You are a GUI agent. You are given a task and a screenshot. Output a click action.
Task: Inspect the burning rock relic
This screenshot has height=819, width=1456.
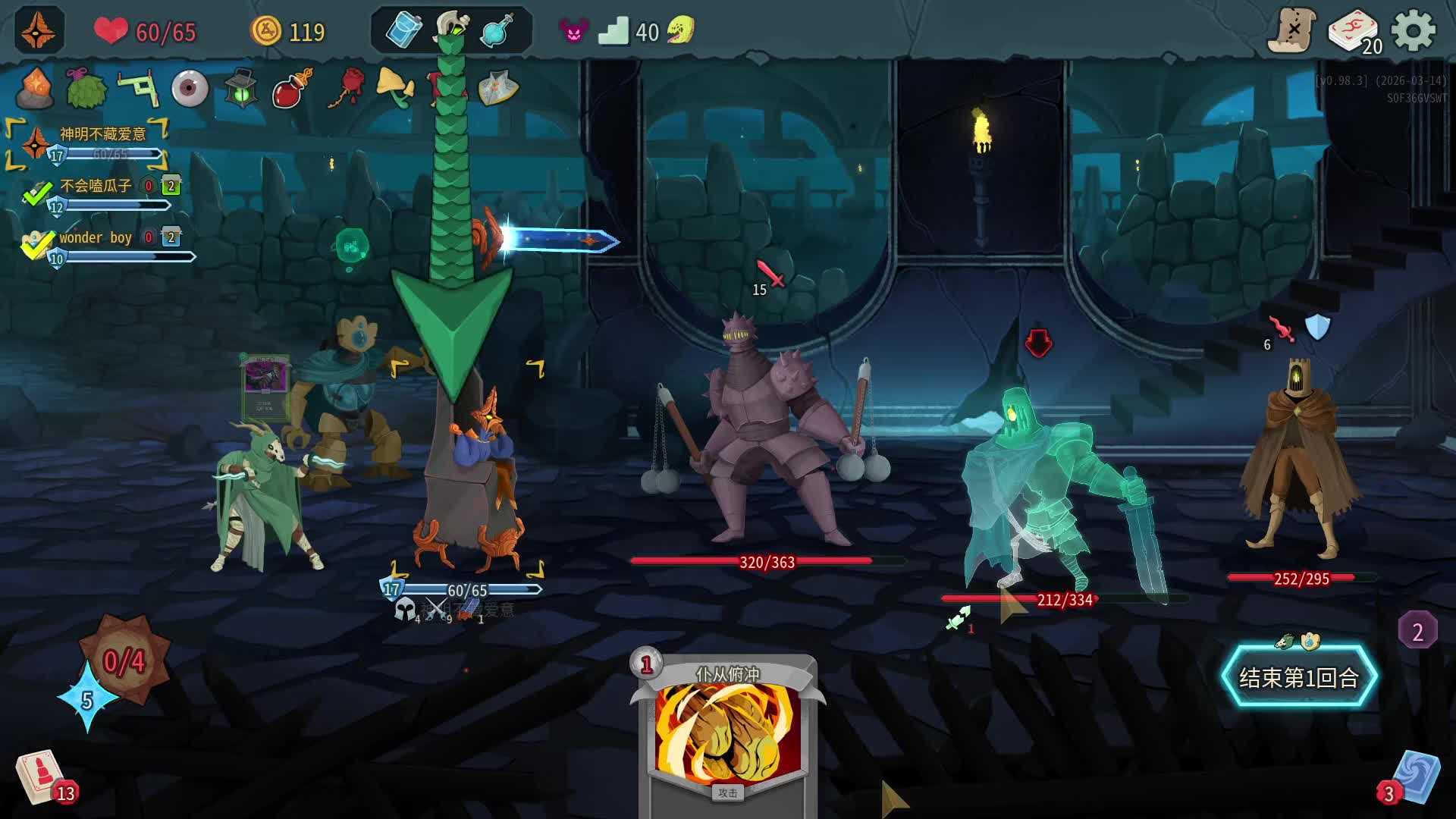click(35, 87)
